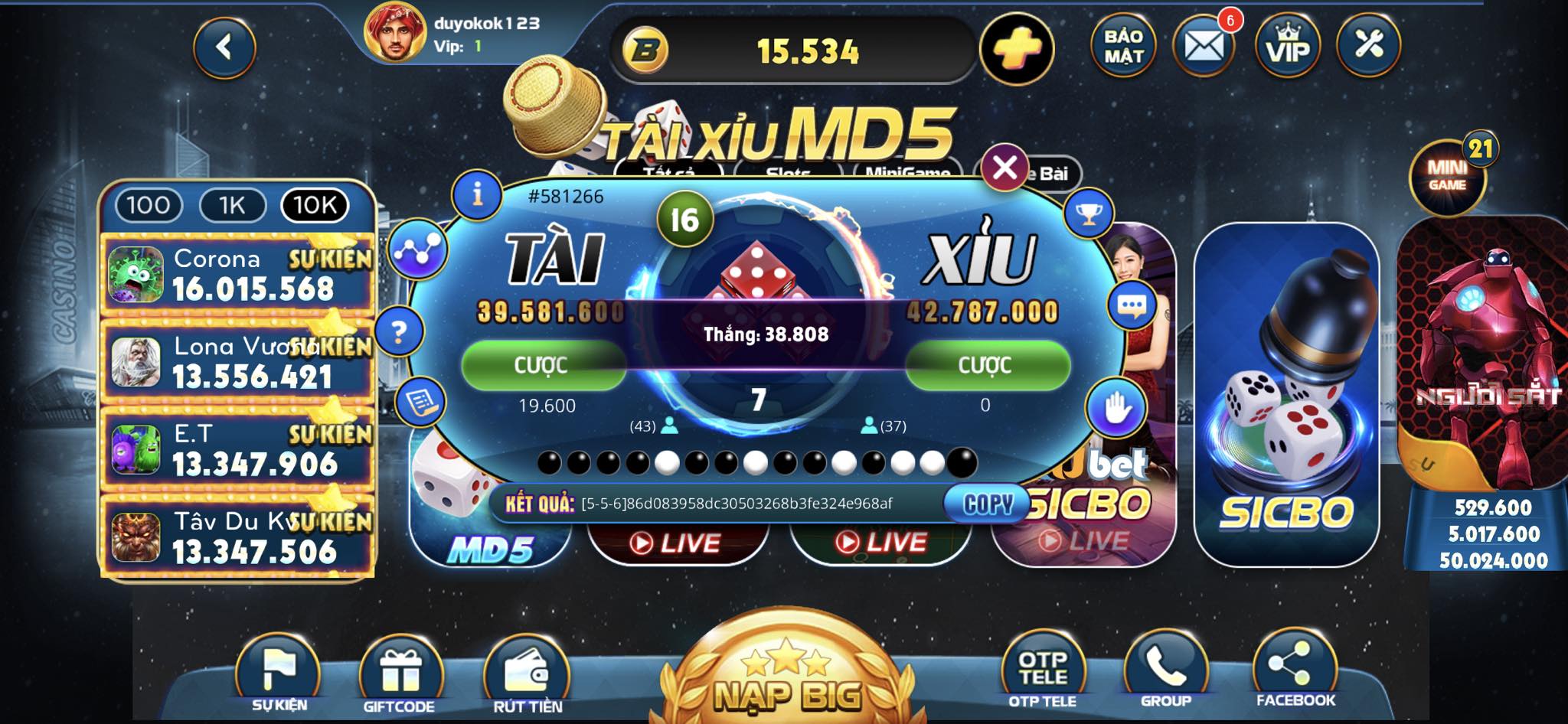This screenshot has width=1568, height=724.
Task: Open the Facebook share link
Action: 1295,671
